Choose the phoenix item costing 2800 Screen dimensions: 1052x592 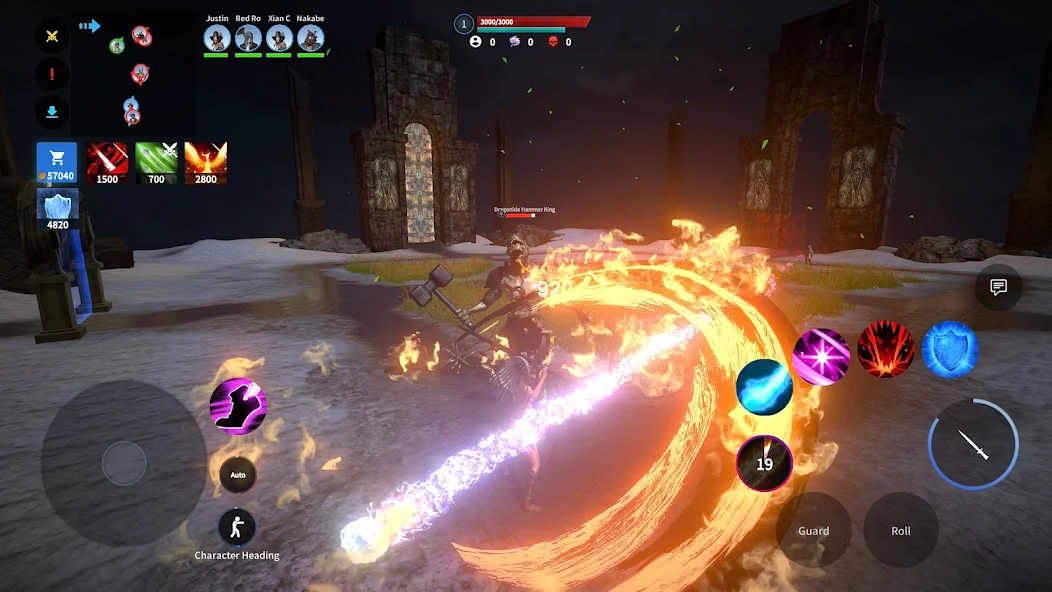tap(206, 163)
